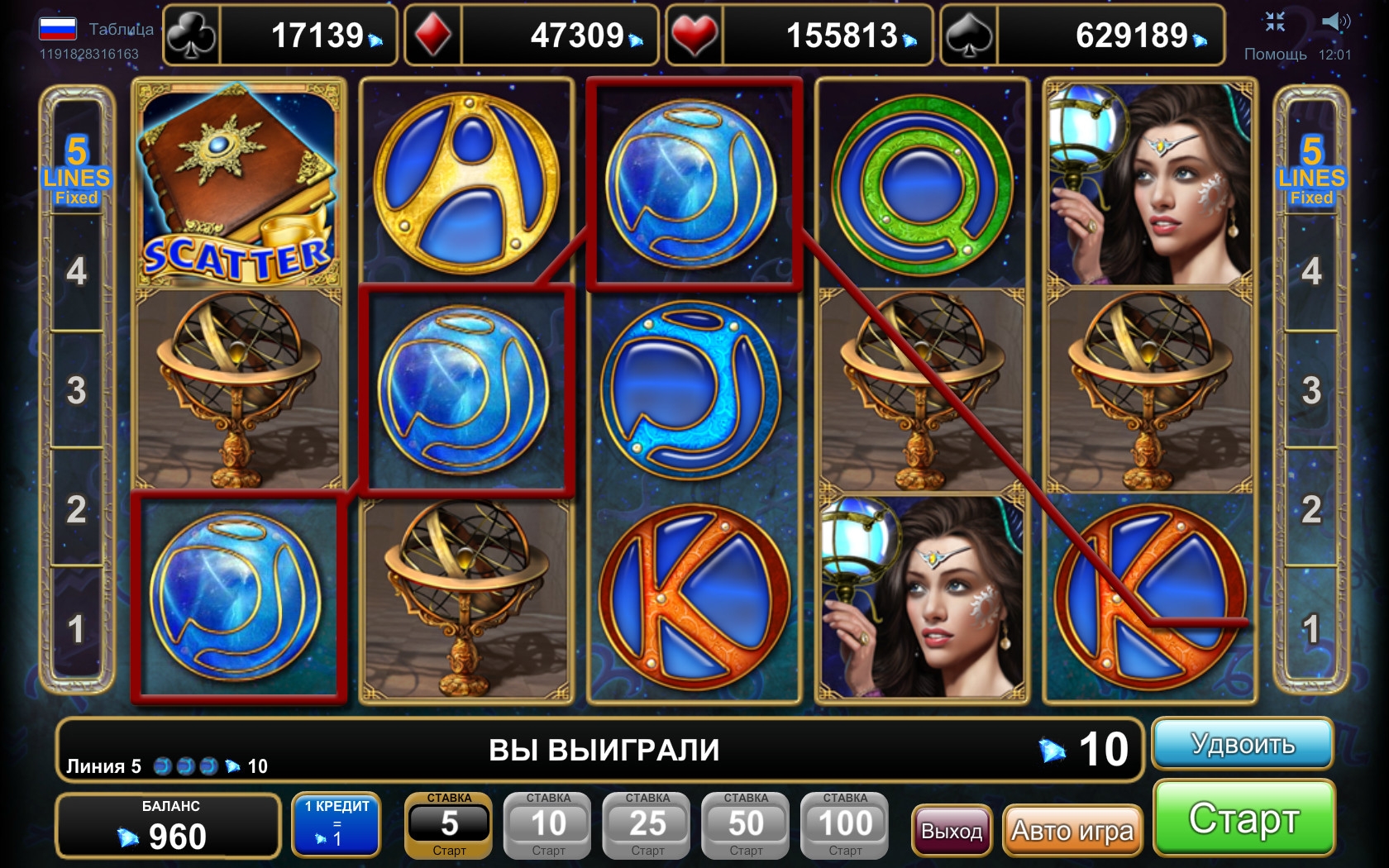
Task: Exit the game with Выход
Action: click(x=952, y=830)
